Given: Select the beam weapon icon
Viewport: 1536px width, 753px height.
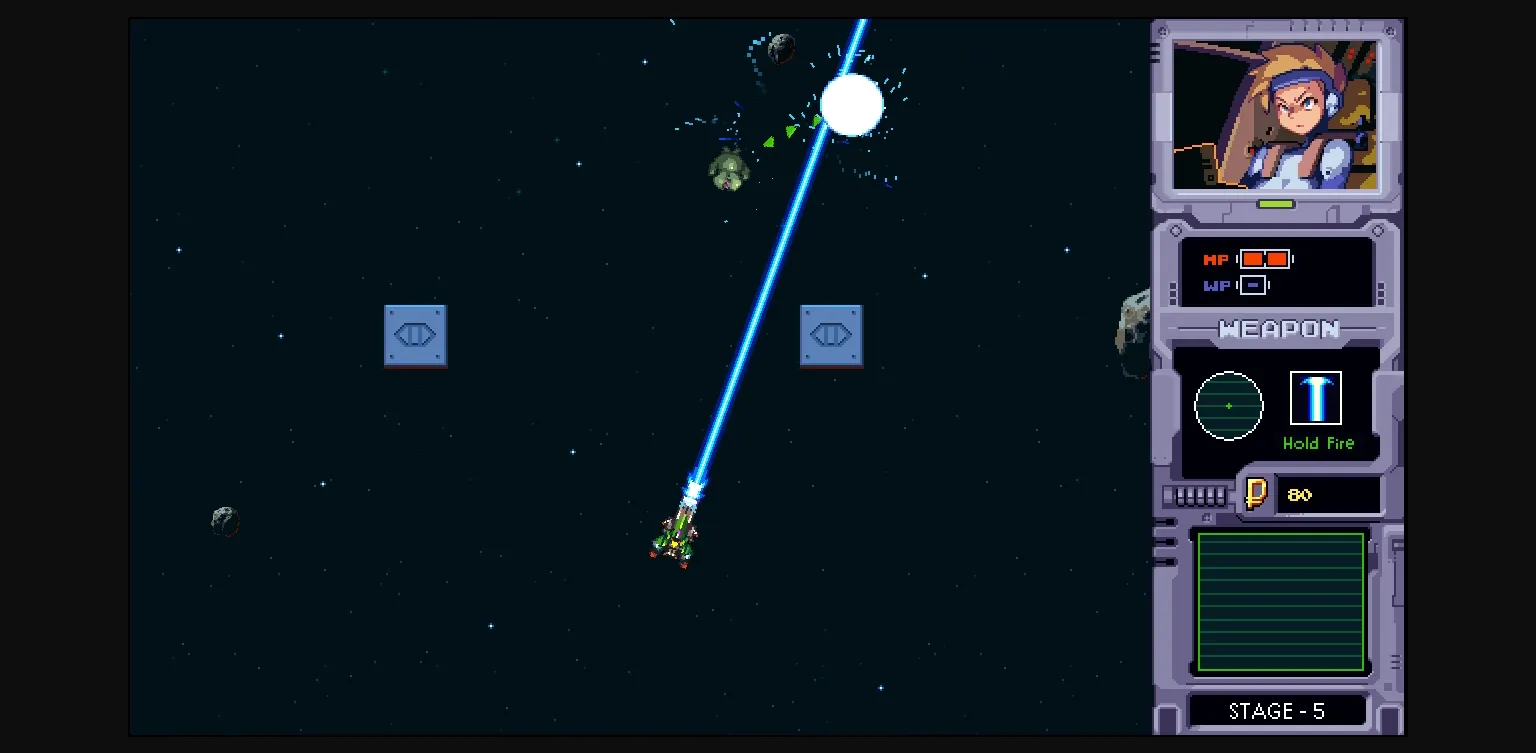Looking at the screenshot, I should (x=1318, y=397).
